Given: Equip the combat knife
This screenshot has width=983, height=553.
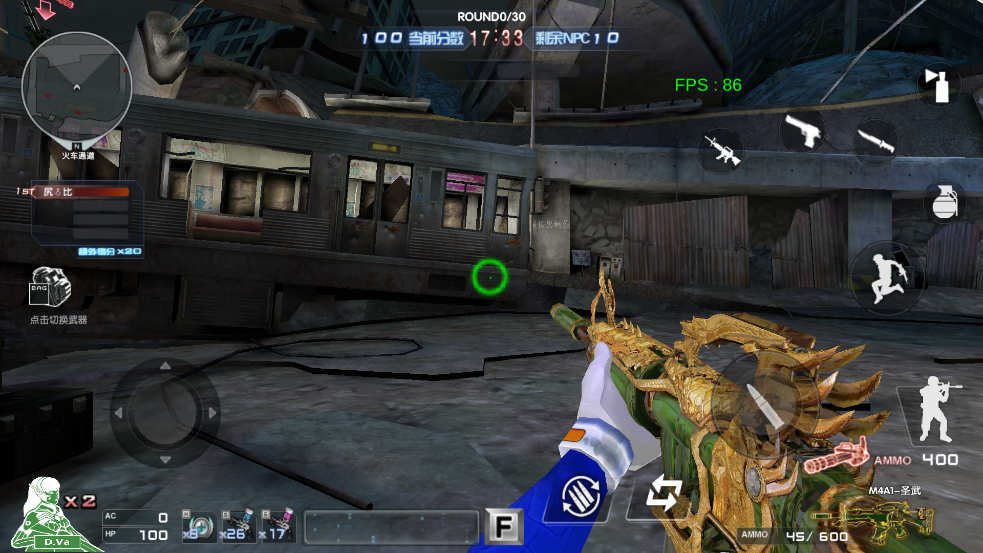Looking at the screenshot, I should [875, 139].
